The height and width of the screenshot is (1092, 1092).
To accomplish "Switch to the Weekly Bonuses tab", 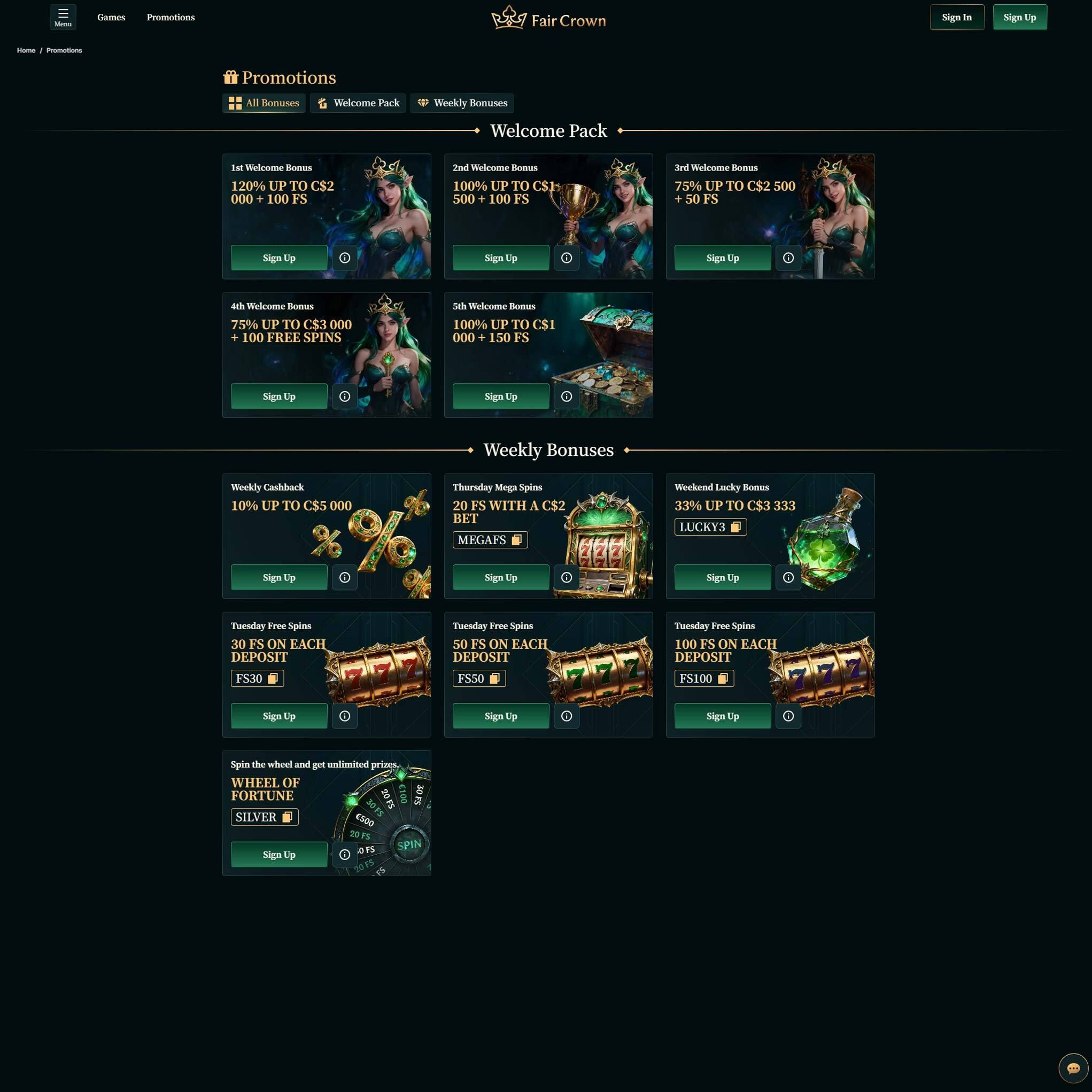I will 462,103.
